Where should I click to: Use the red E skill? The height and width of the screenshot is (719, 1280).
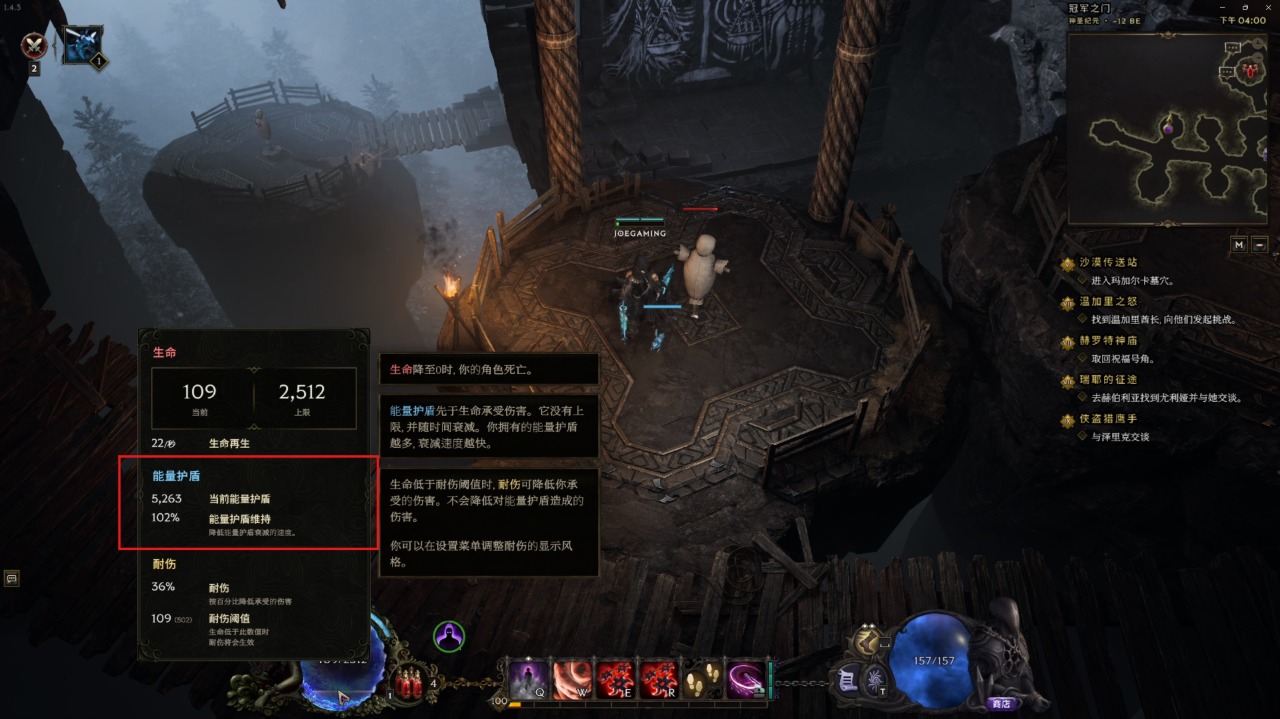(615, 680)
